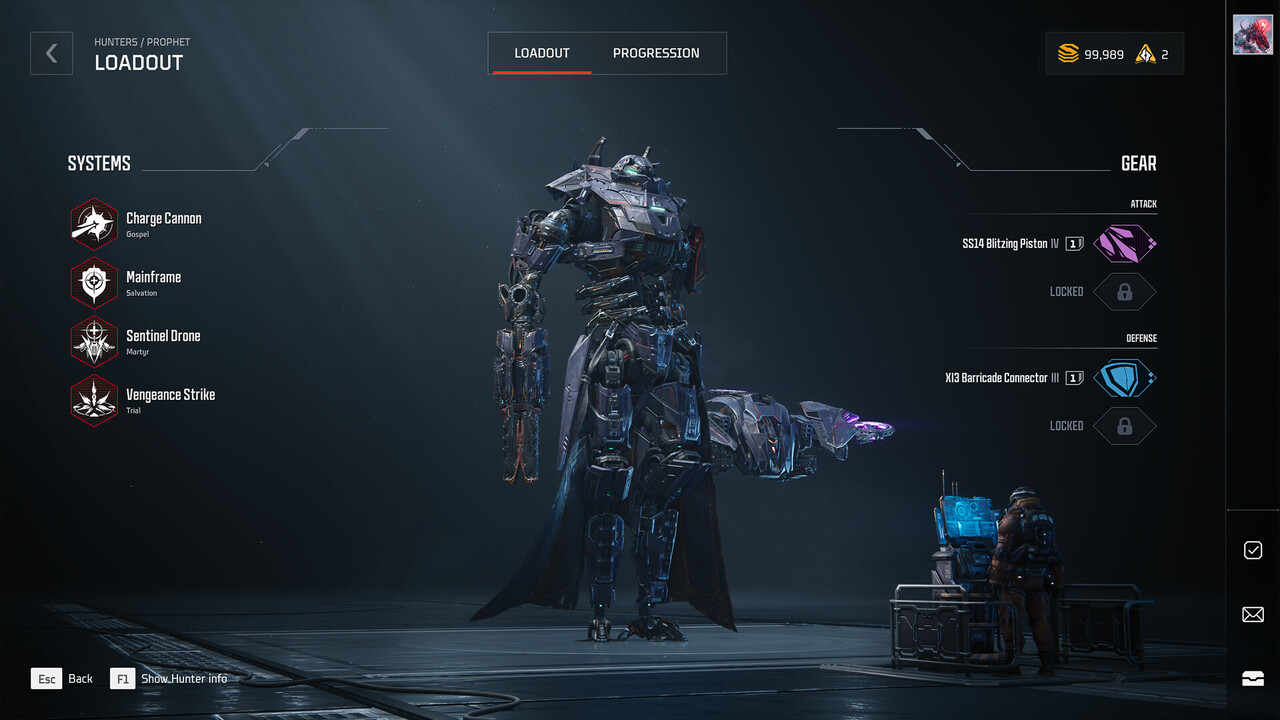
Task: Click the Show Hunter info button
Action: click(x=170, y=678)
